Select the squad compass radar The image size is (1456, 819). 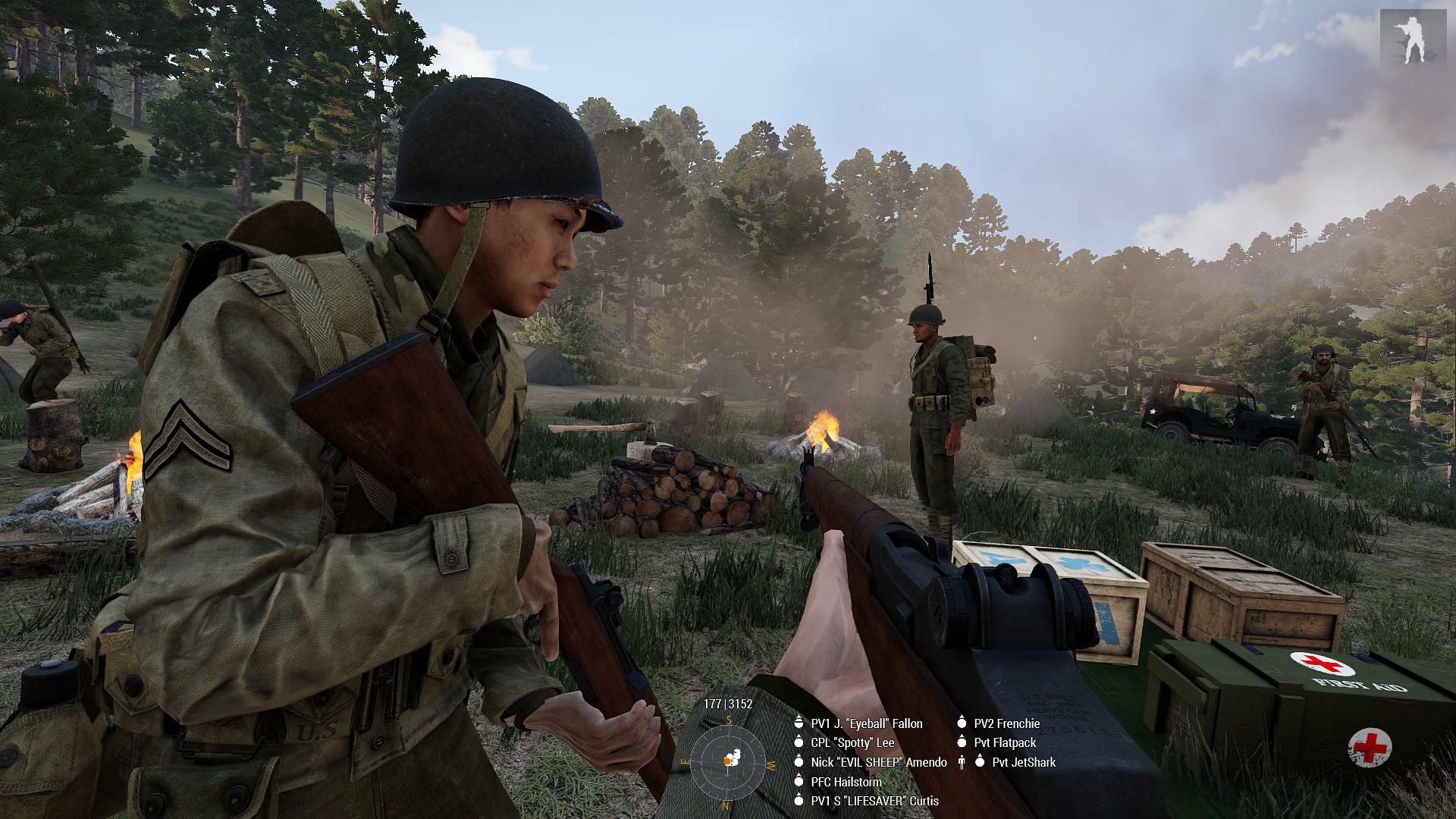(x=729, y=759)
